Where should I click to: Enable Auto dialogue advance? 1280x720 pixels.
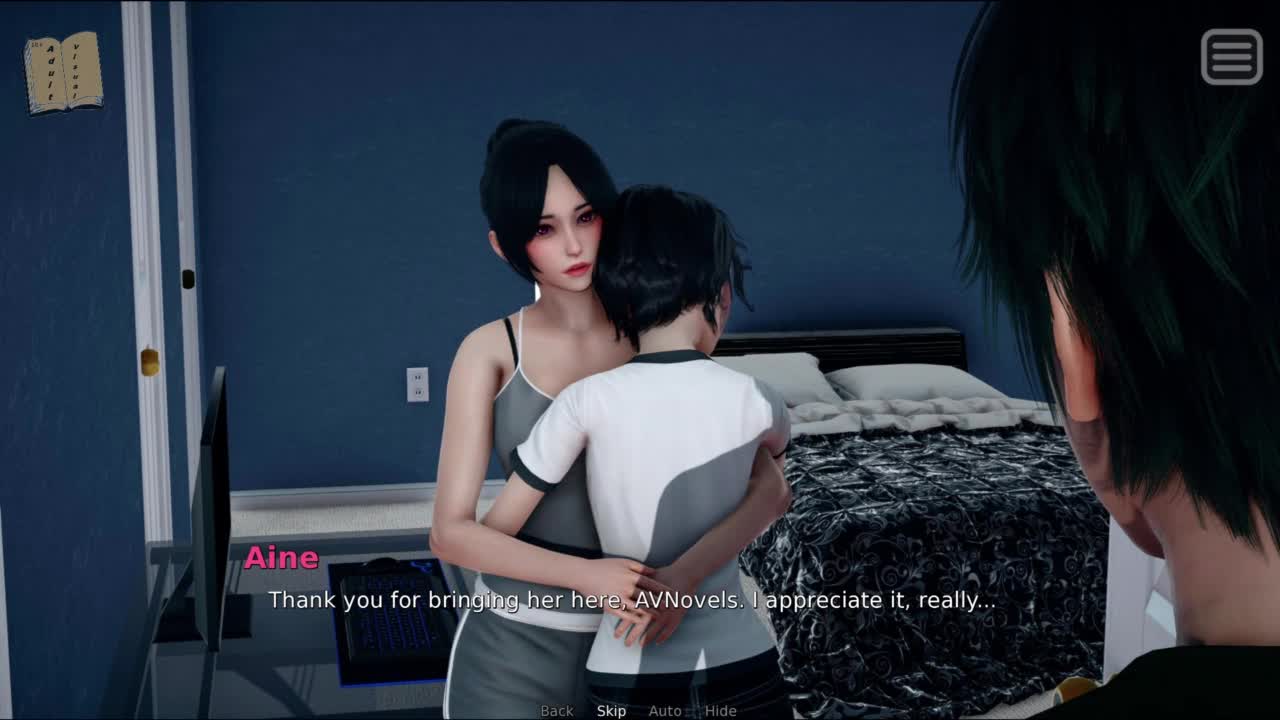pos(665,711)
